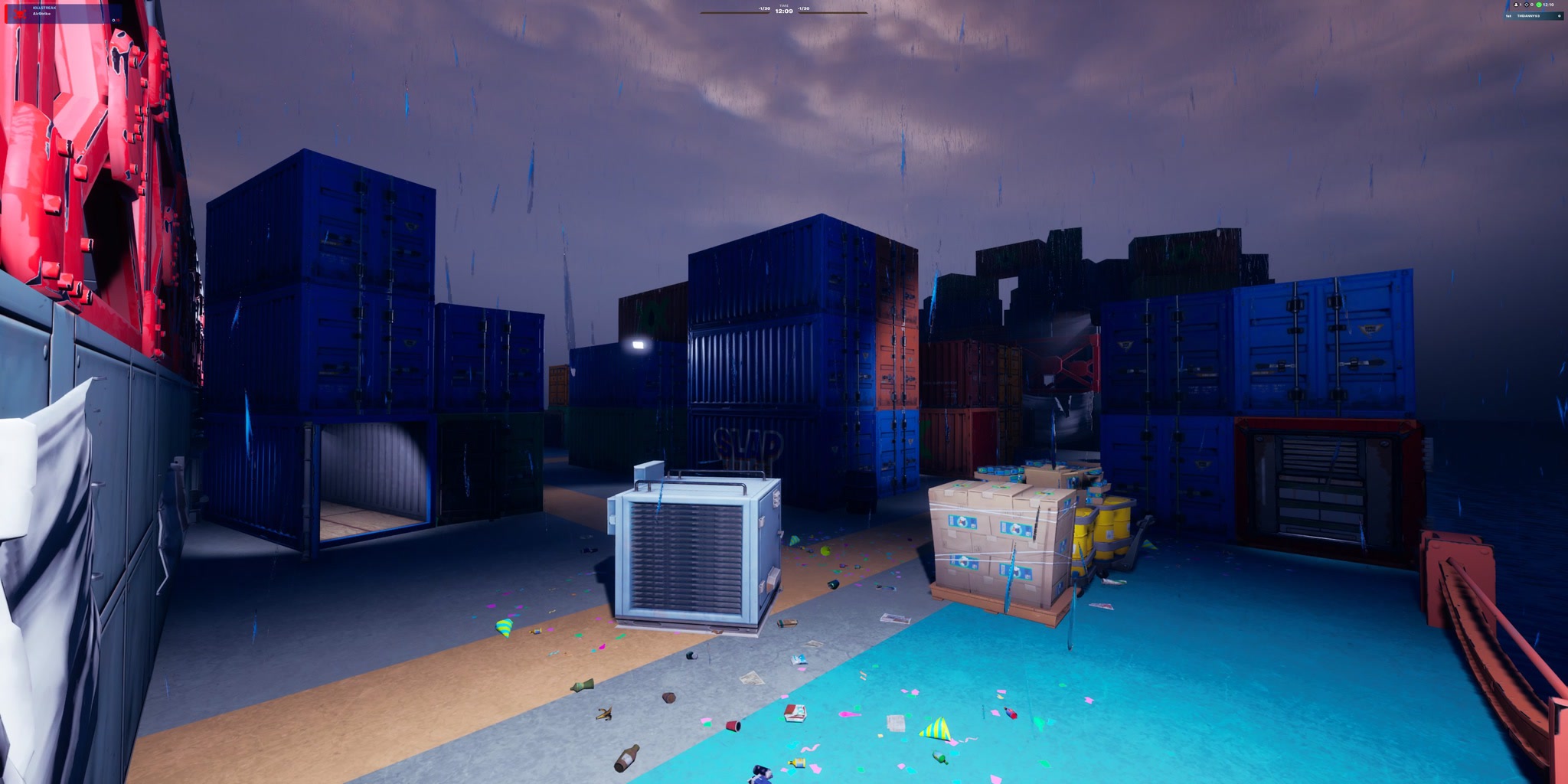Select TMDANNY93 on the leaderboard
The height and width of the screenshot is (784, 1568).
1528,16
